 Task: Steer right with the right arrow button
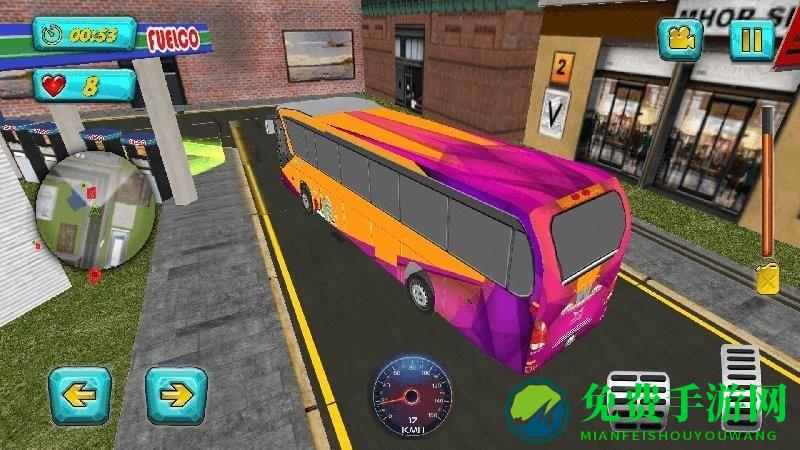tap(176, 395)
